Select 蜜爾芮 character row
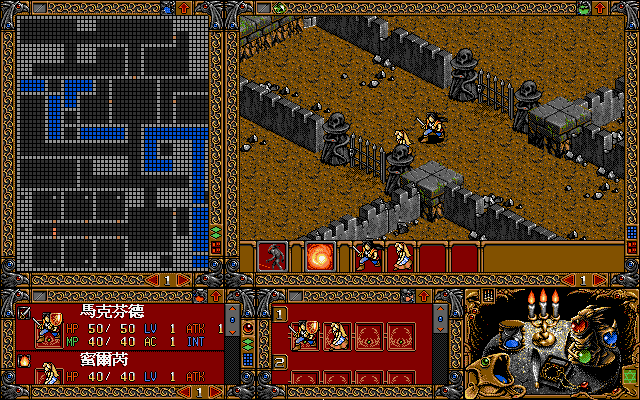Image resolution: width=640 pixels, height=400 pixels. (x=130, y=368)
